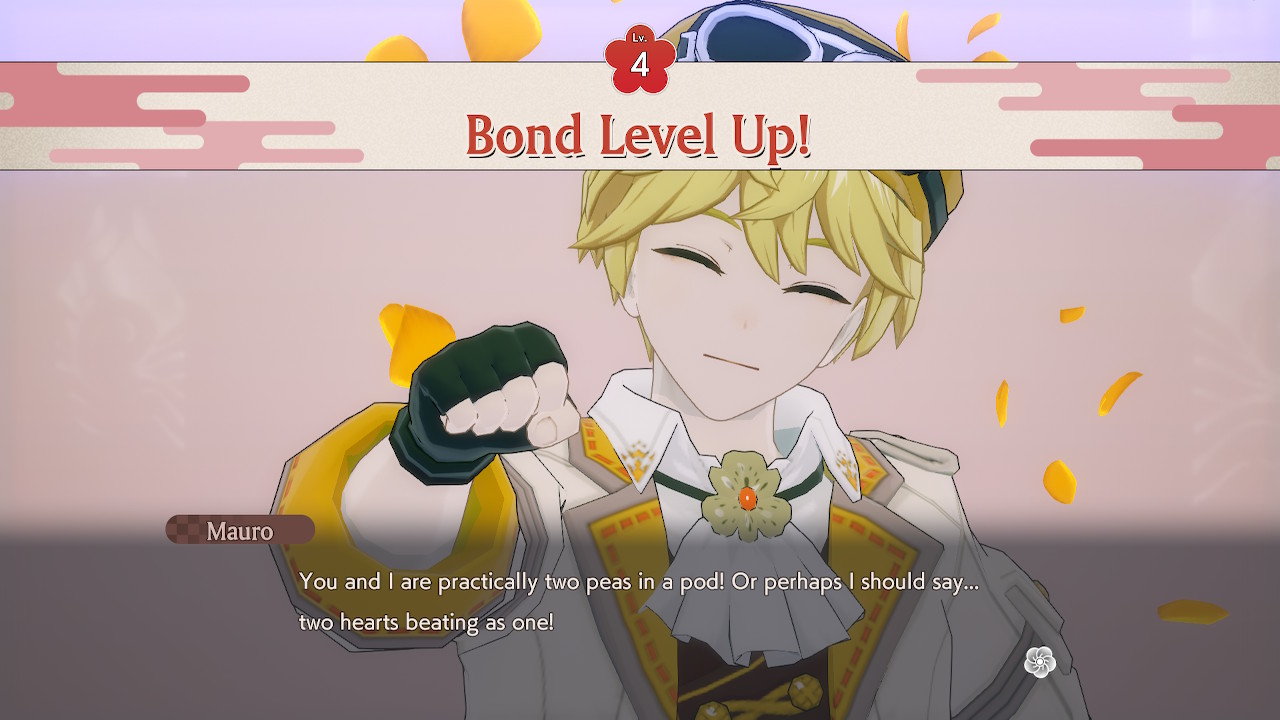Viewport: 1280px width, 720px height.
Task: Toggle the Mauro name plate
Action: pos(240,531)
